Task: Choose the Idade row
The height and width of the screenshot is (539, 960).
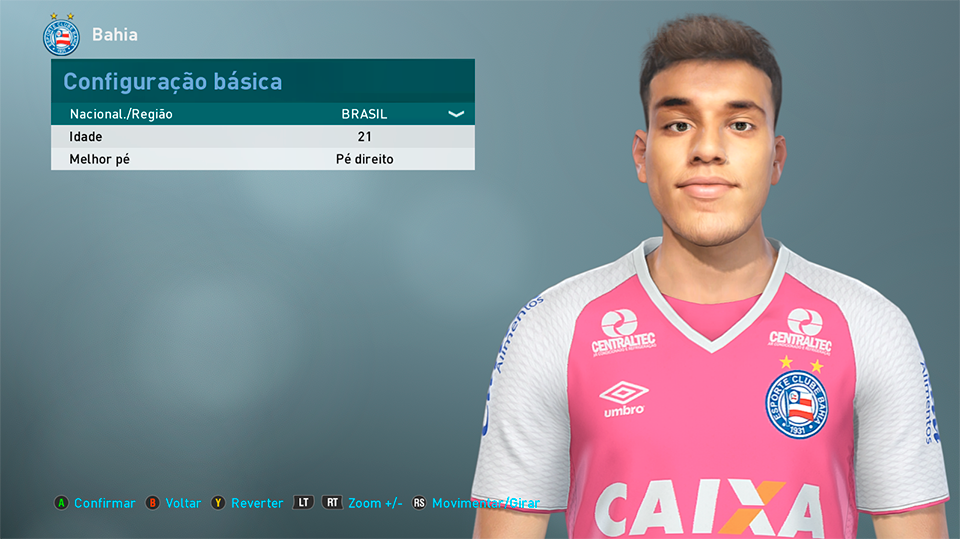Action: 262,137
